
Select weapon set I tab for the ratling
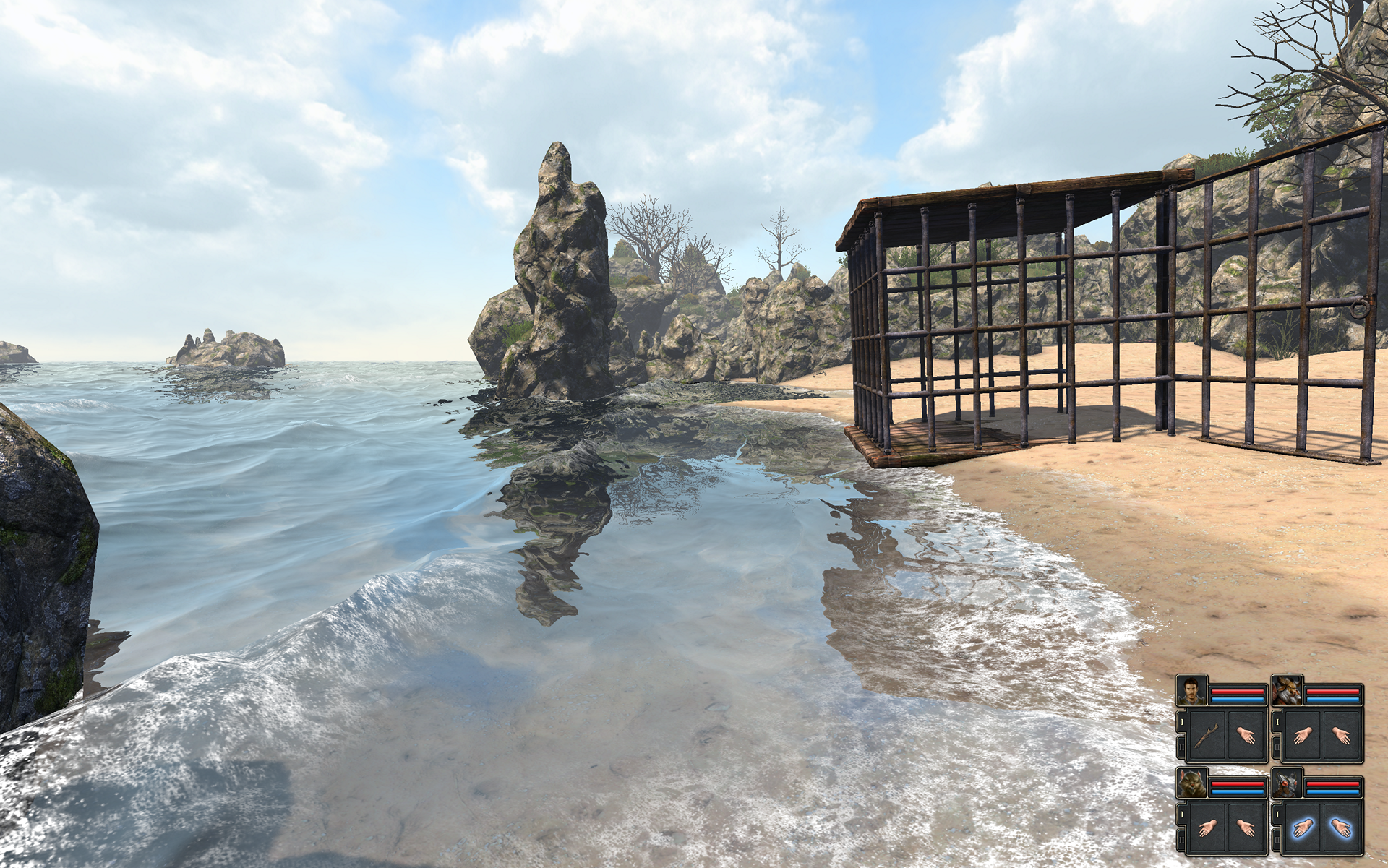pyautogui.click(x=1182, y=814)
